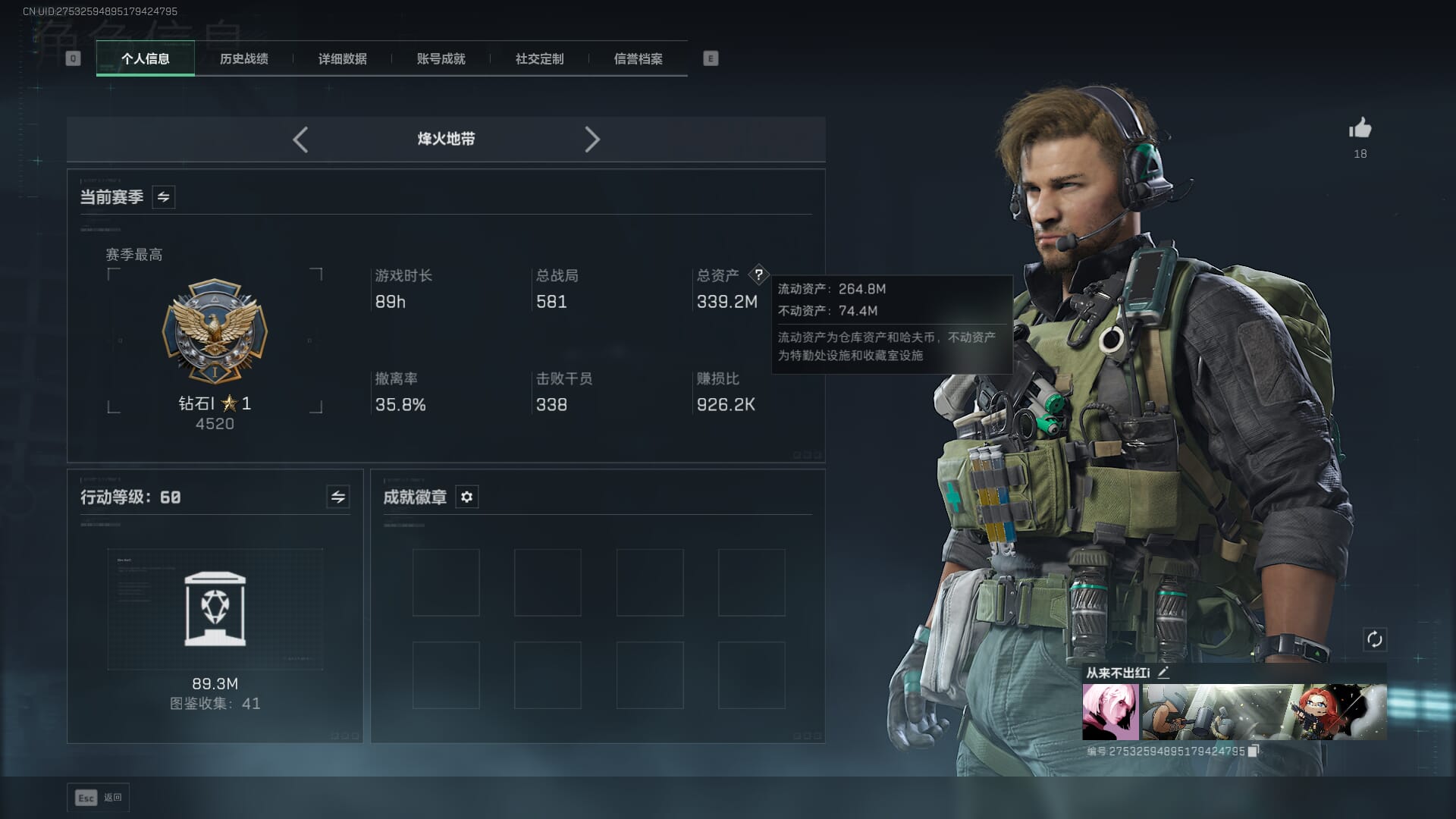The image size is (1456, 819).
Task: Click the rotate character refresh icon
Action: click(1374, 639)
